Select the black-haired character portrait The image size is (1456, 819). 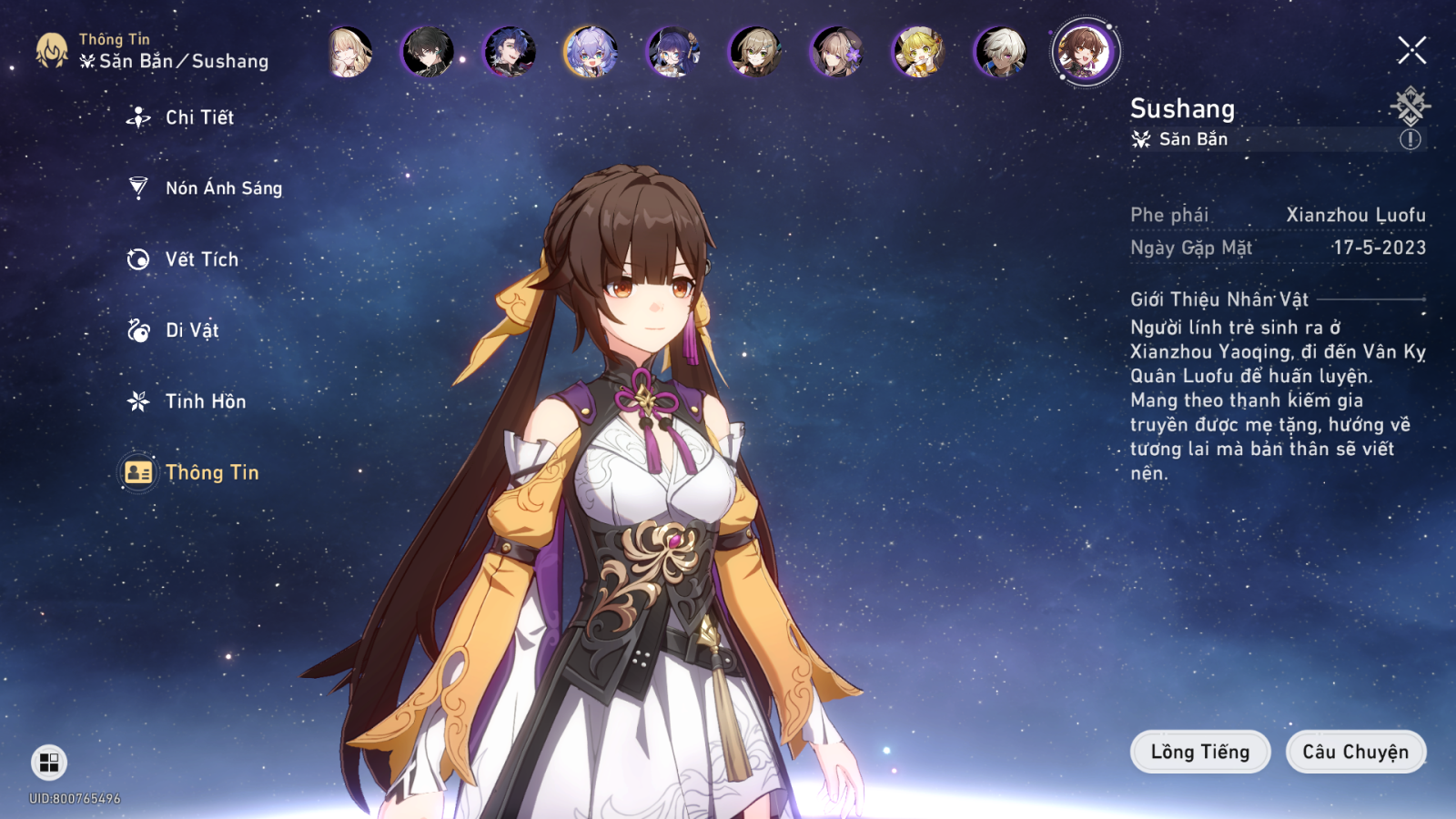(x=428, y=52)
